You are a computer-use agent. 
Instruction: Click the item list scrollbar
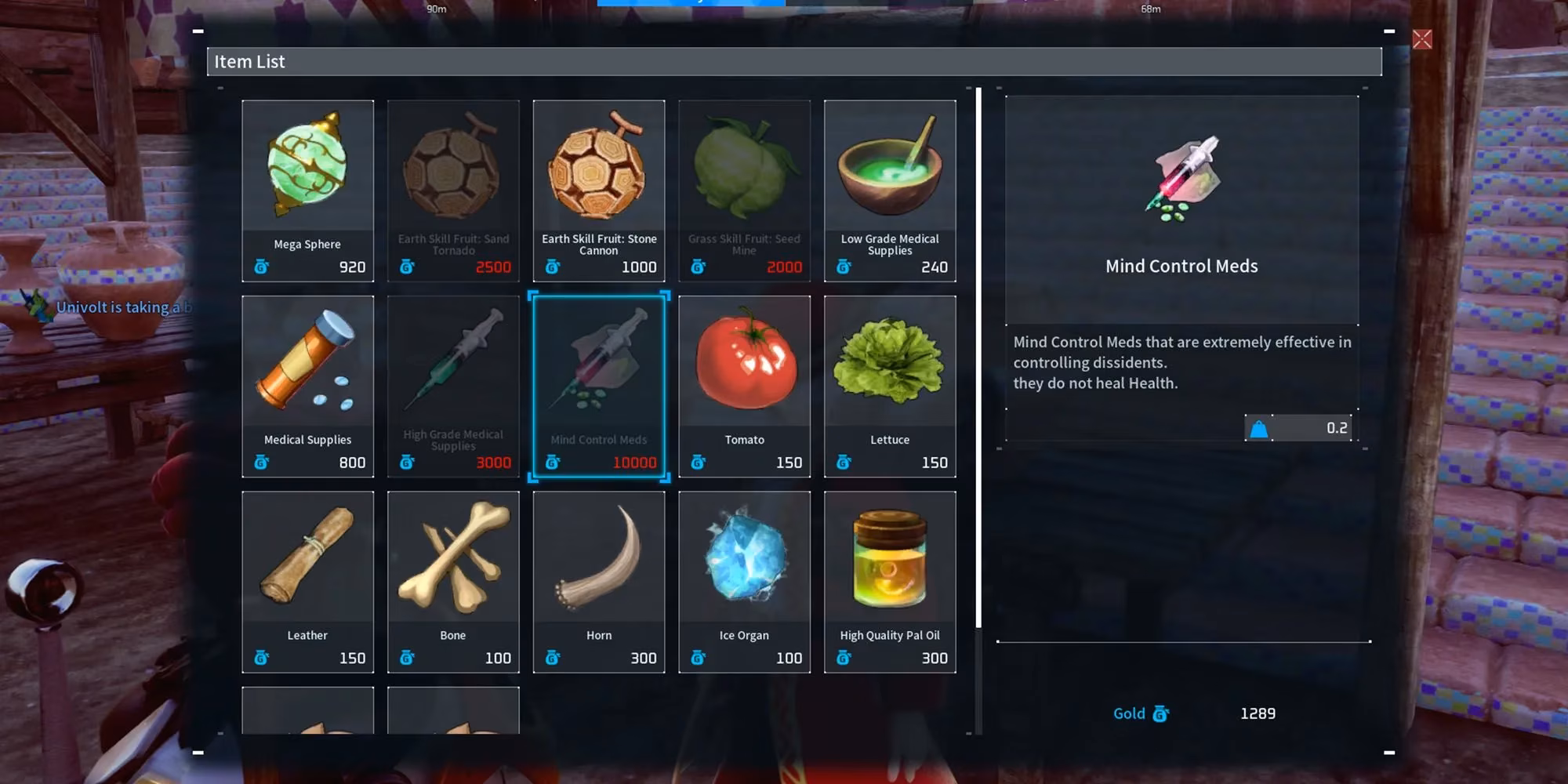[978, 357]
